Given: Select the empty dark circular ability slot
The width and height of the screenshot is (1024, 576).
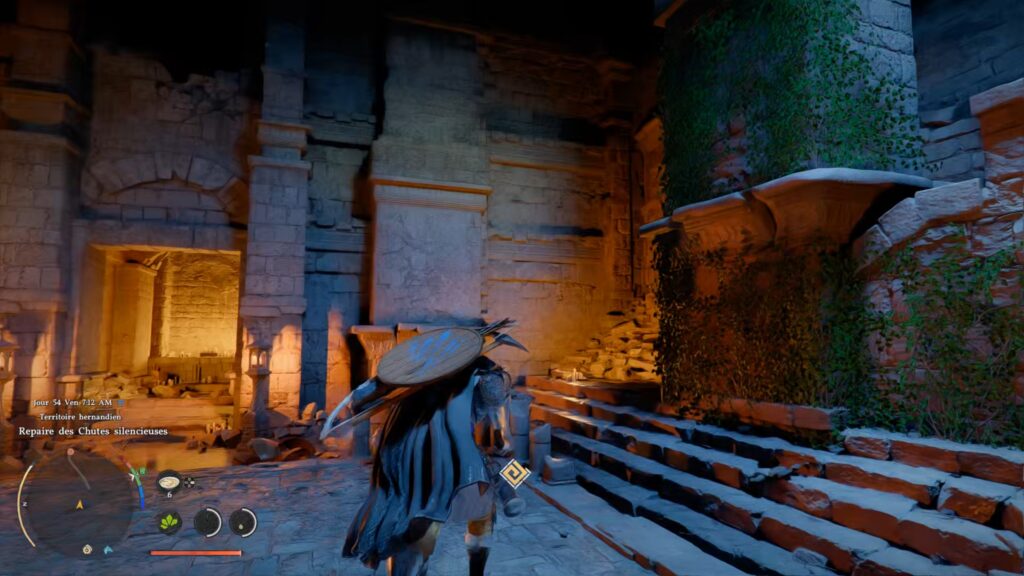Looking at the screenshot, I should point(207,522).
